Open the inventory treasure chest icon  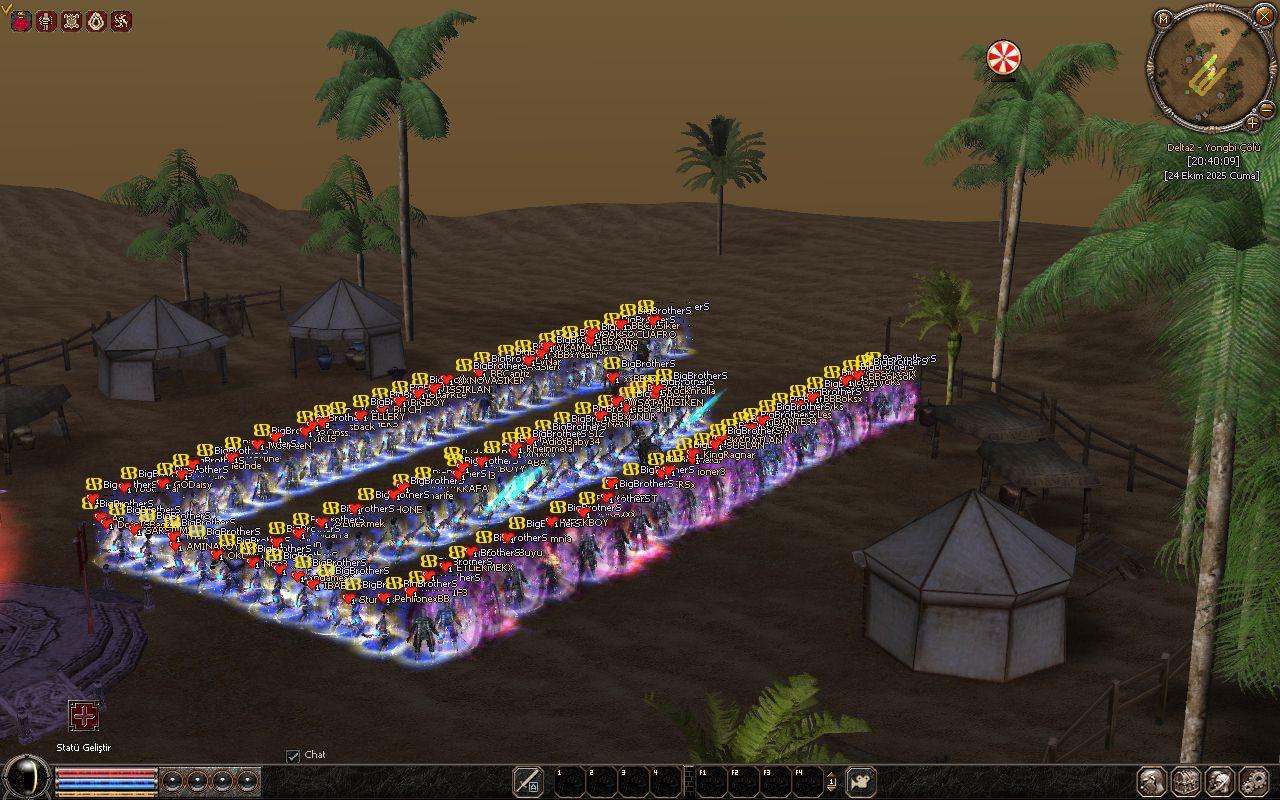(1186, 781)
